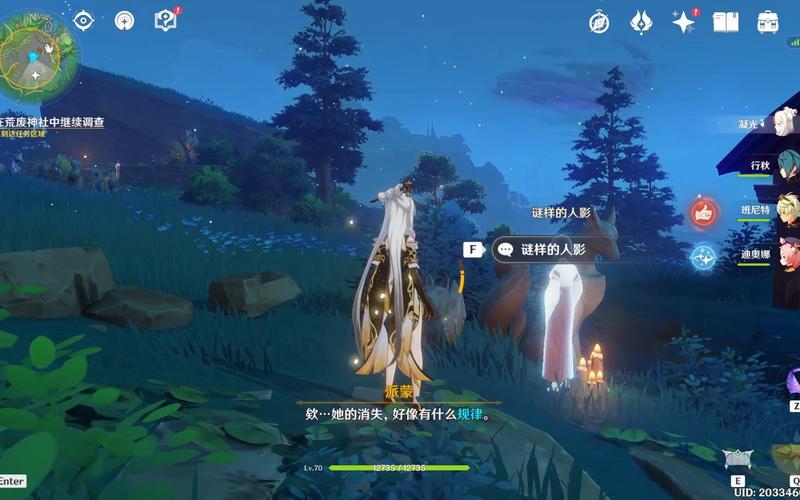Open the quest journal icon with alert
Screen dimensions: 800x500
(x=165, y=20)
